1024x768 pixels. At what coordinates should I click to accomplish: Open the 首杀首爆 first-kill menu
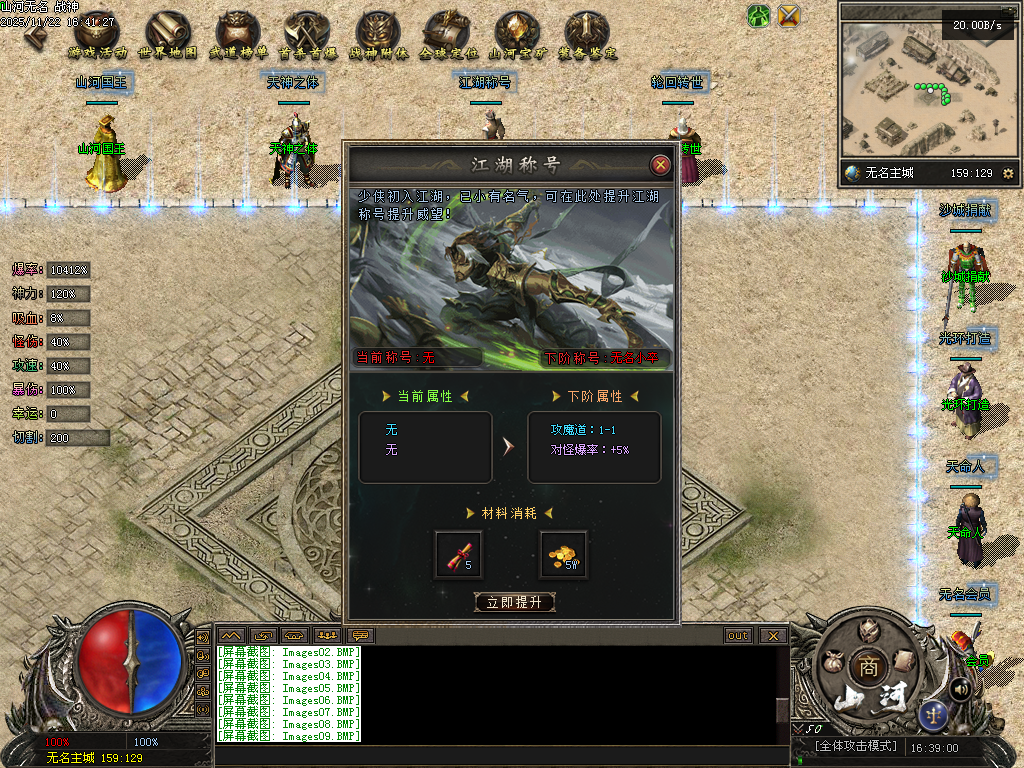click(x=308, y=35)
